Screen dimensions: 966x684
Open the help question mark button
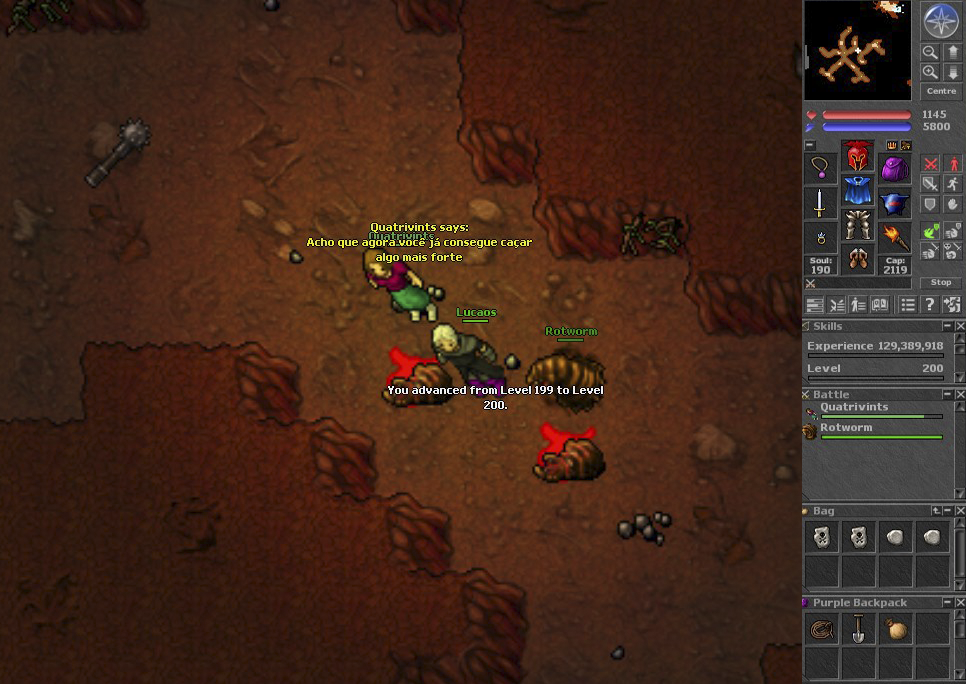929,305
